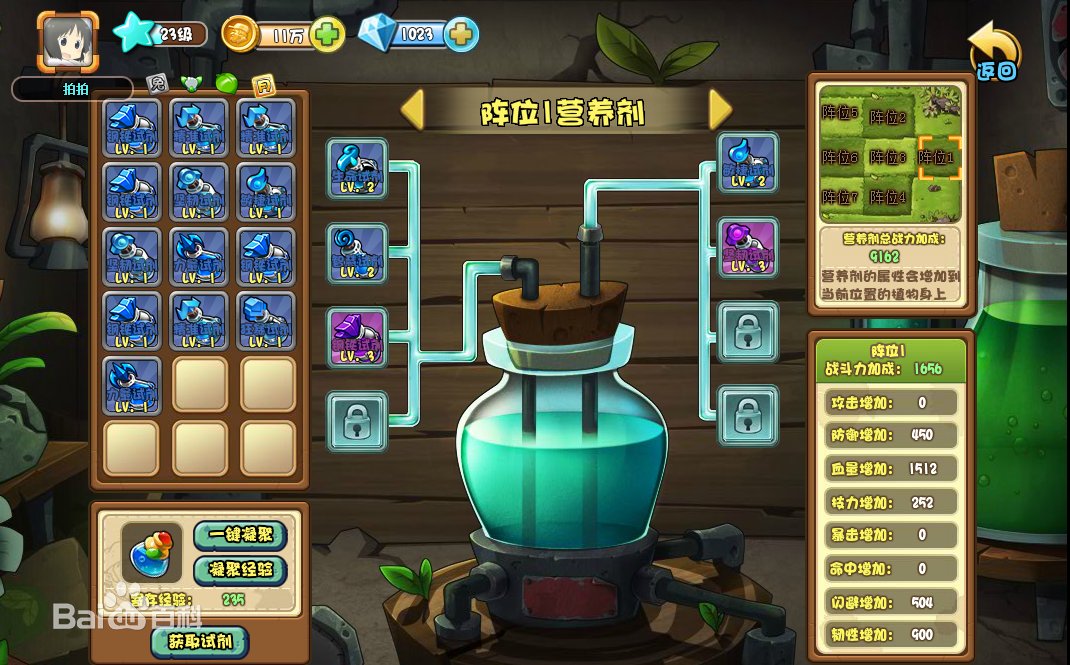1070x665 pixels.
Task: Choose 阵位6 formation tile
Action: (x=840, y=157)
